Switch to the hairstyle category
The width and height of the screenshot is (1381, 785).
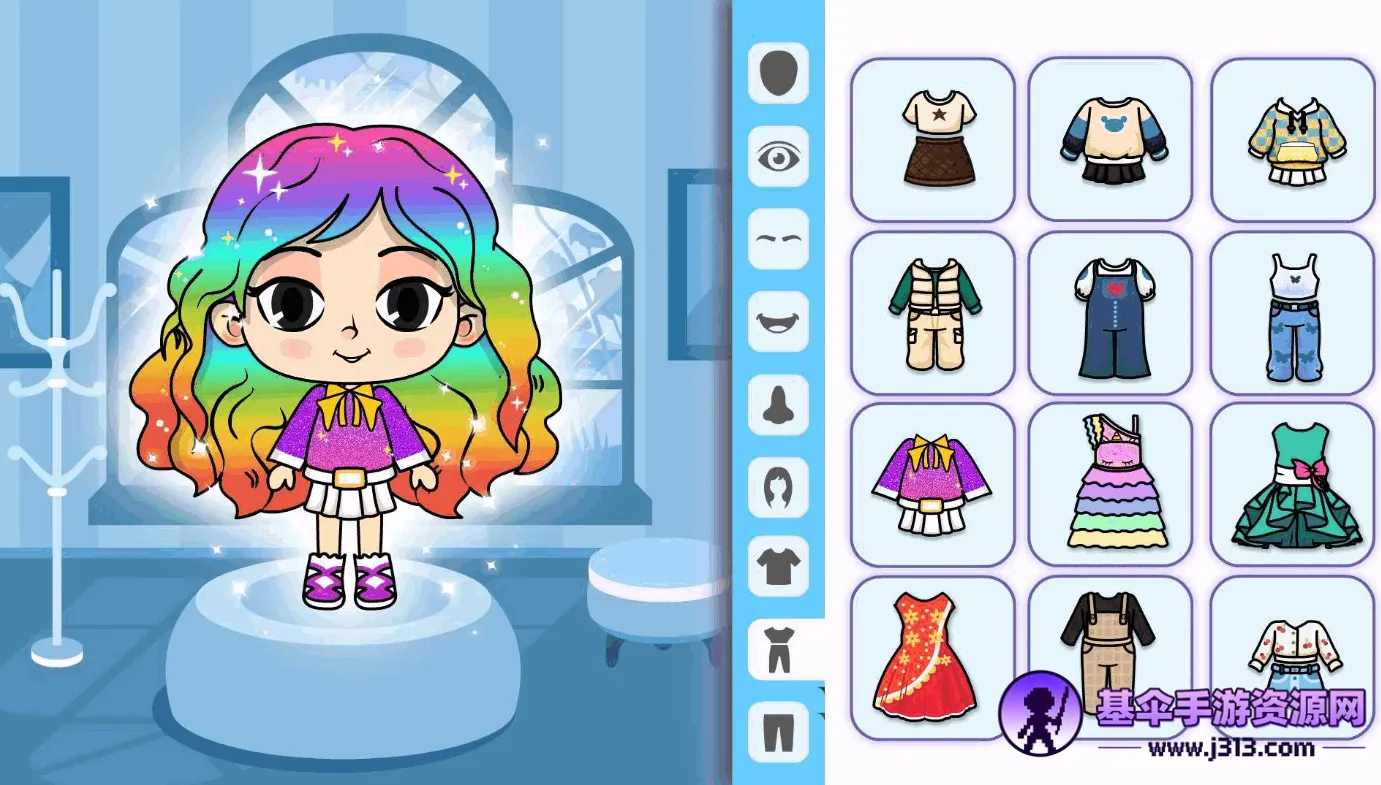(x=778, y=488)
